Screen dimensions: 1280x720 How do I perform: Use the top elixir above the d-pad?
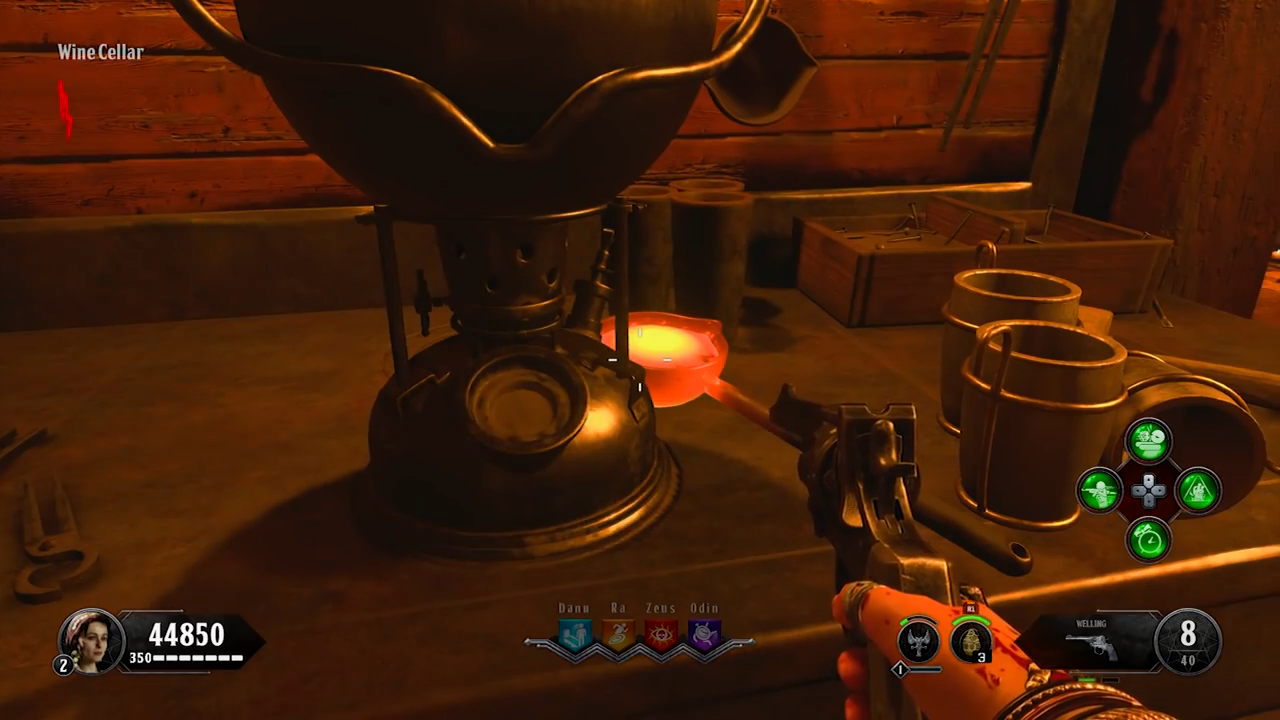coord(1148,441)
